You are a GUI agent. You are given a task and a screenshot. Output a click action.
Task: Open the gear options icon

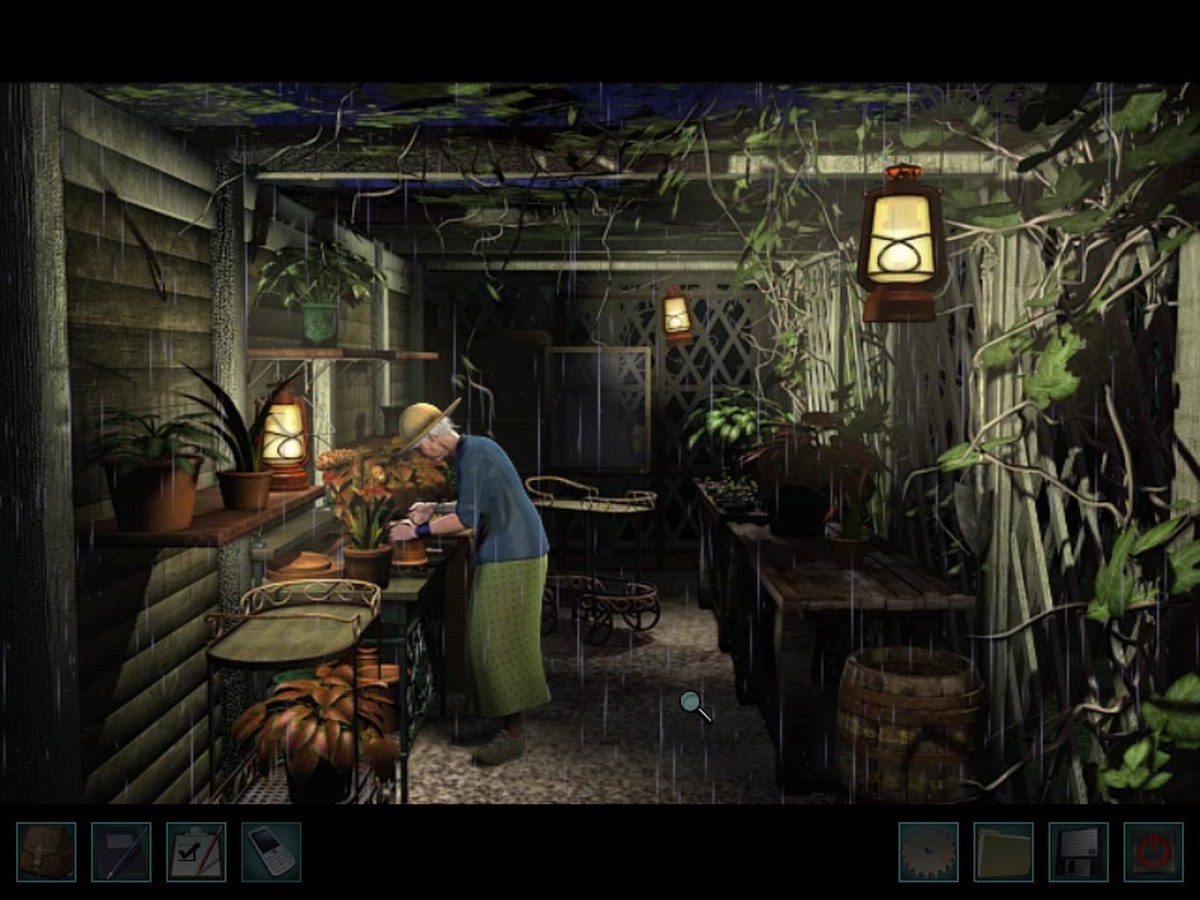[928, 852]
